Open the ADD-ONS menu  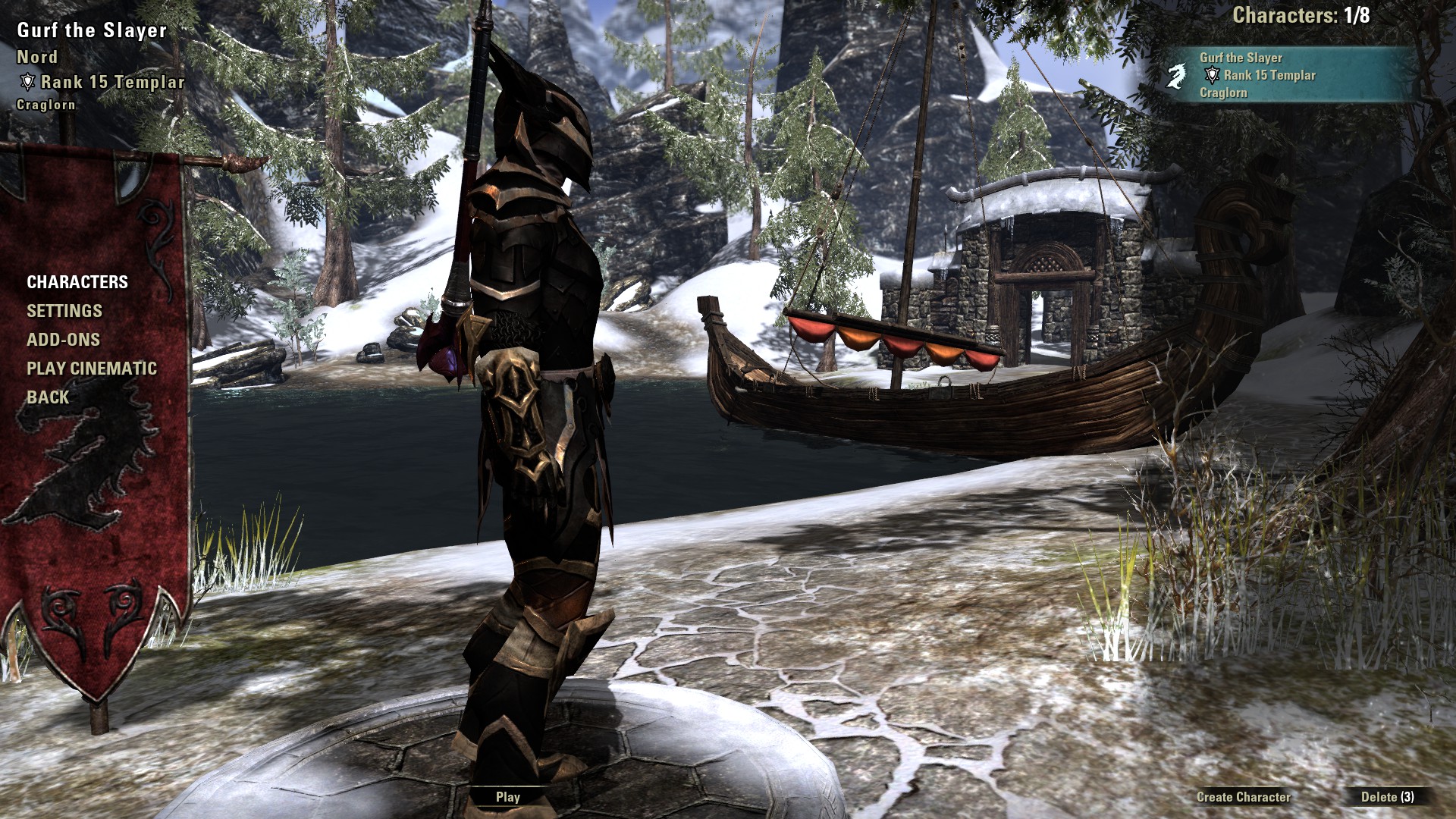pos(65,340)
